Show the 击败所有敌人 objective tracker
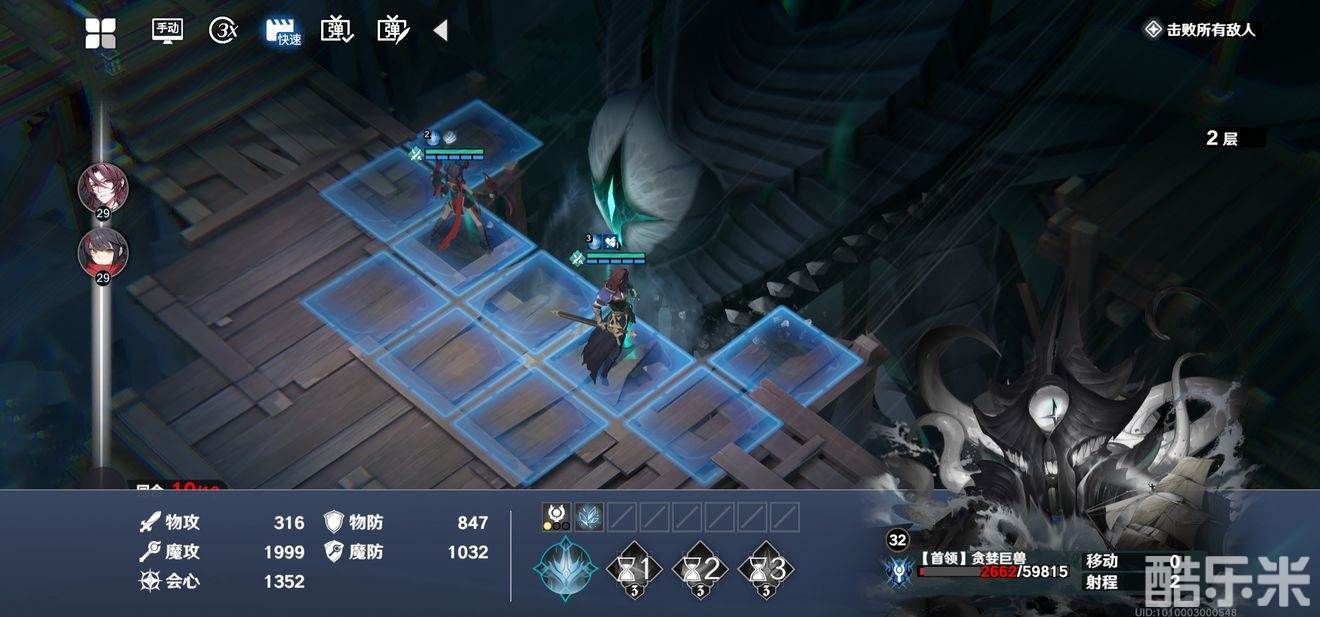1320x617 pixels. click(1200, 30)
